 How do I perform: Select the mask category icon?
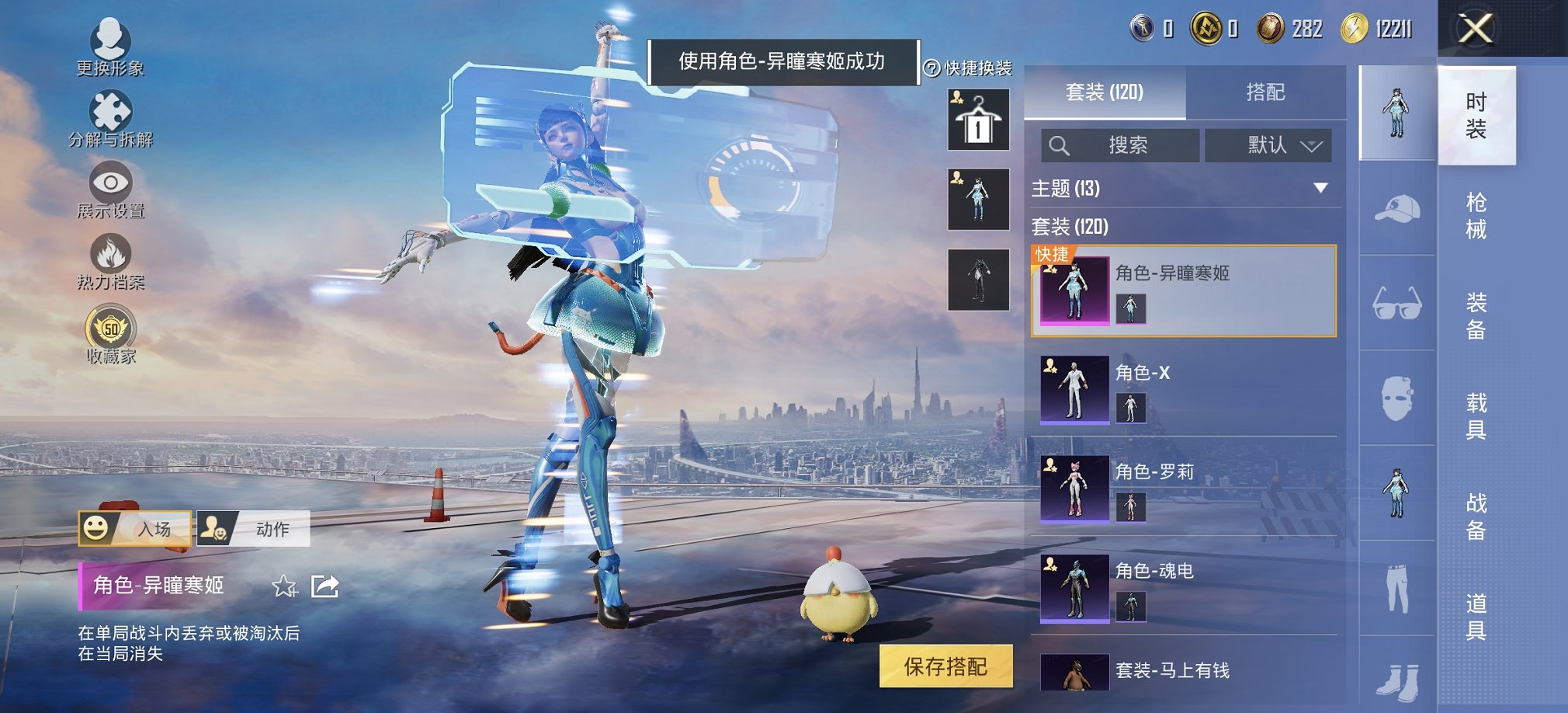(x=1397, y=398)
